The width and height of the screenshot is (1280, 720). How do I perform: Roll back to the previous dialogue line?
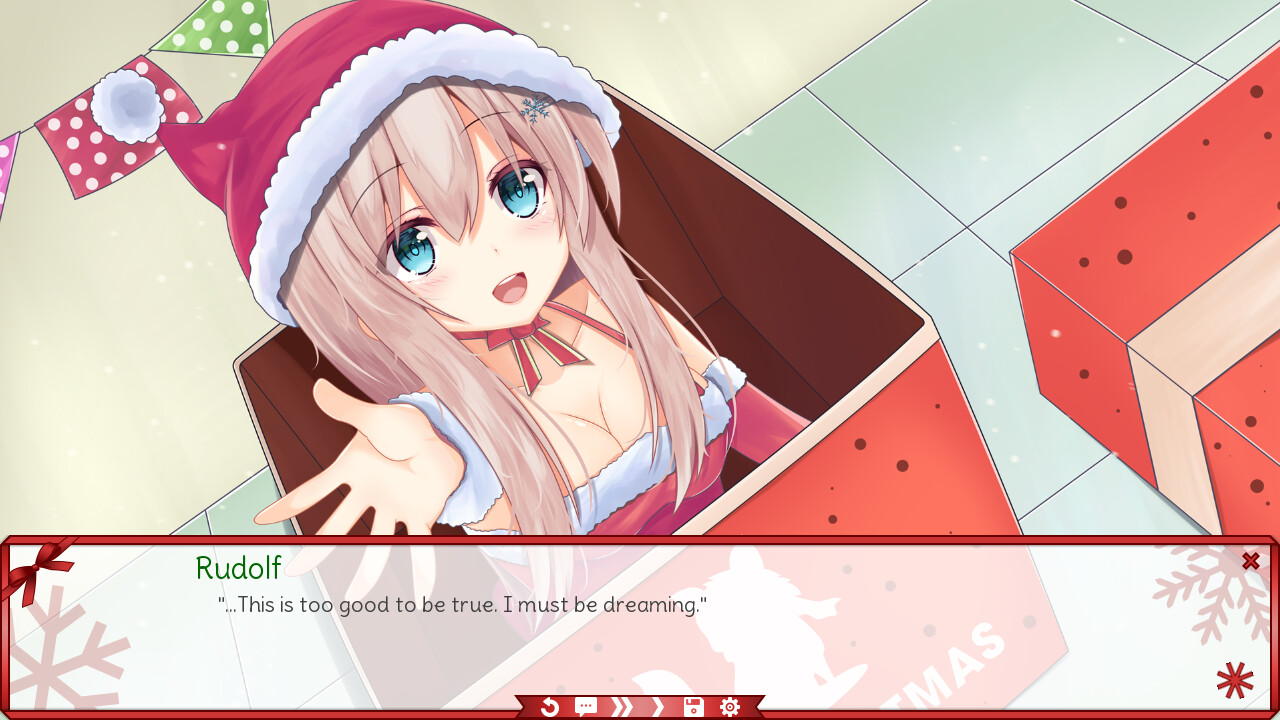coord(548,706)
